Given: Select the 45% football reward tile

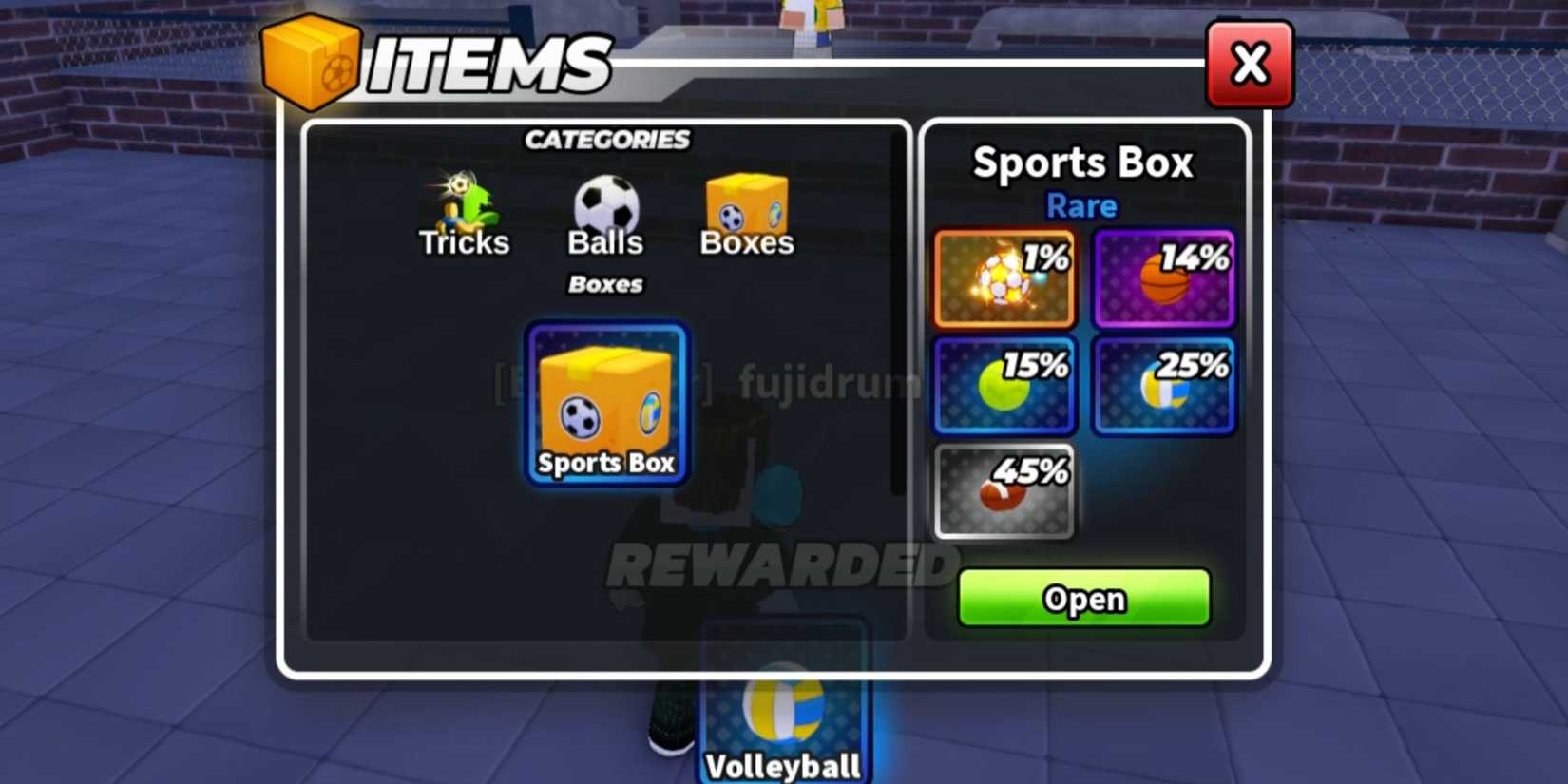Looking at the screenshot, I should tap(1004, 492).
